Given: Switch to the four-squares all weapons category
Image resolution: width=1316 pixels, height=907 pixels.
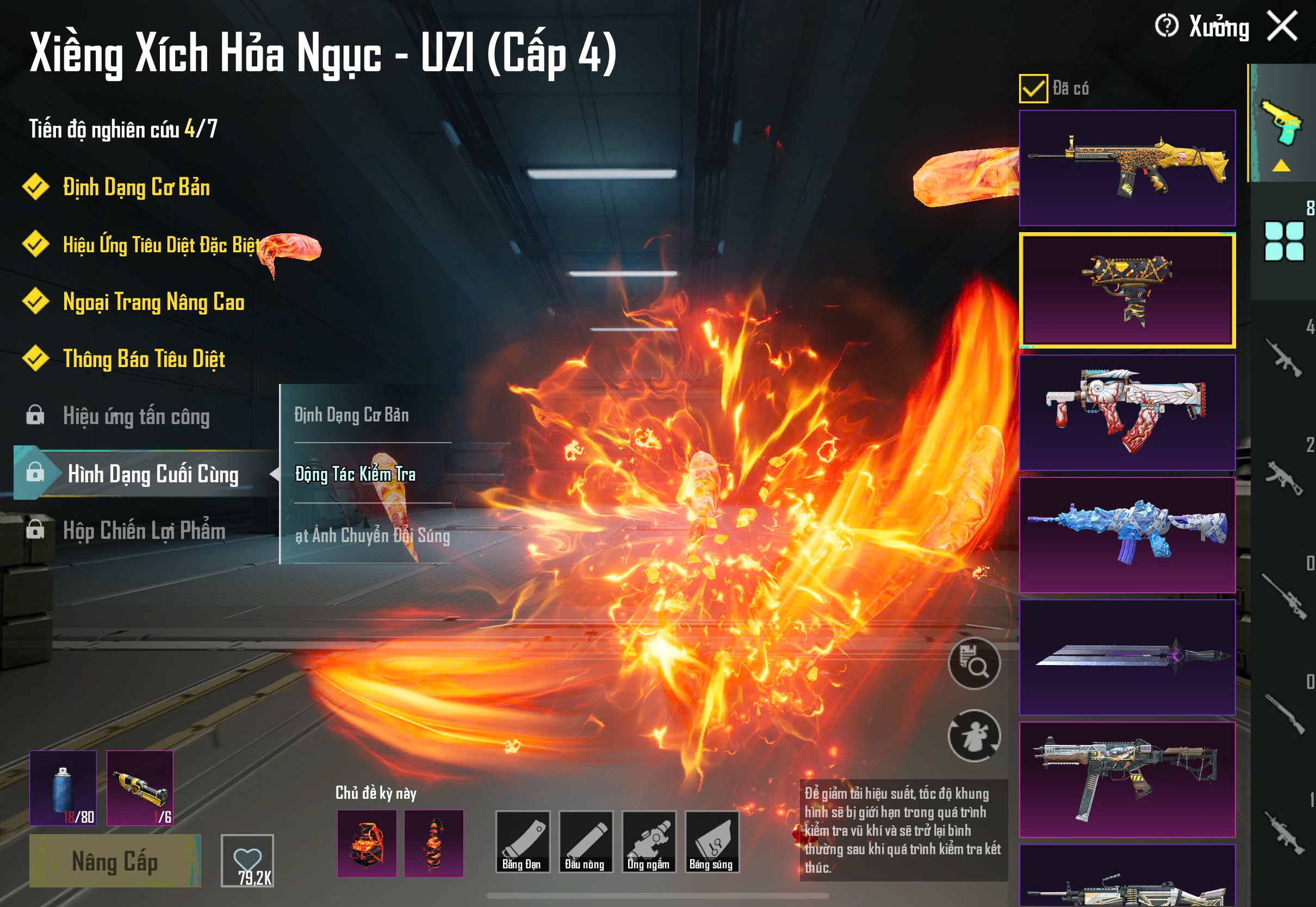Looking at the screenshot, I should [1283, 241].
